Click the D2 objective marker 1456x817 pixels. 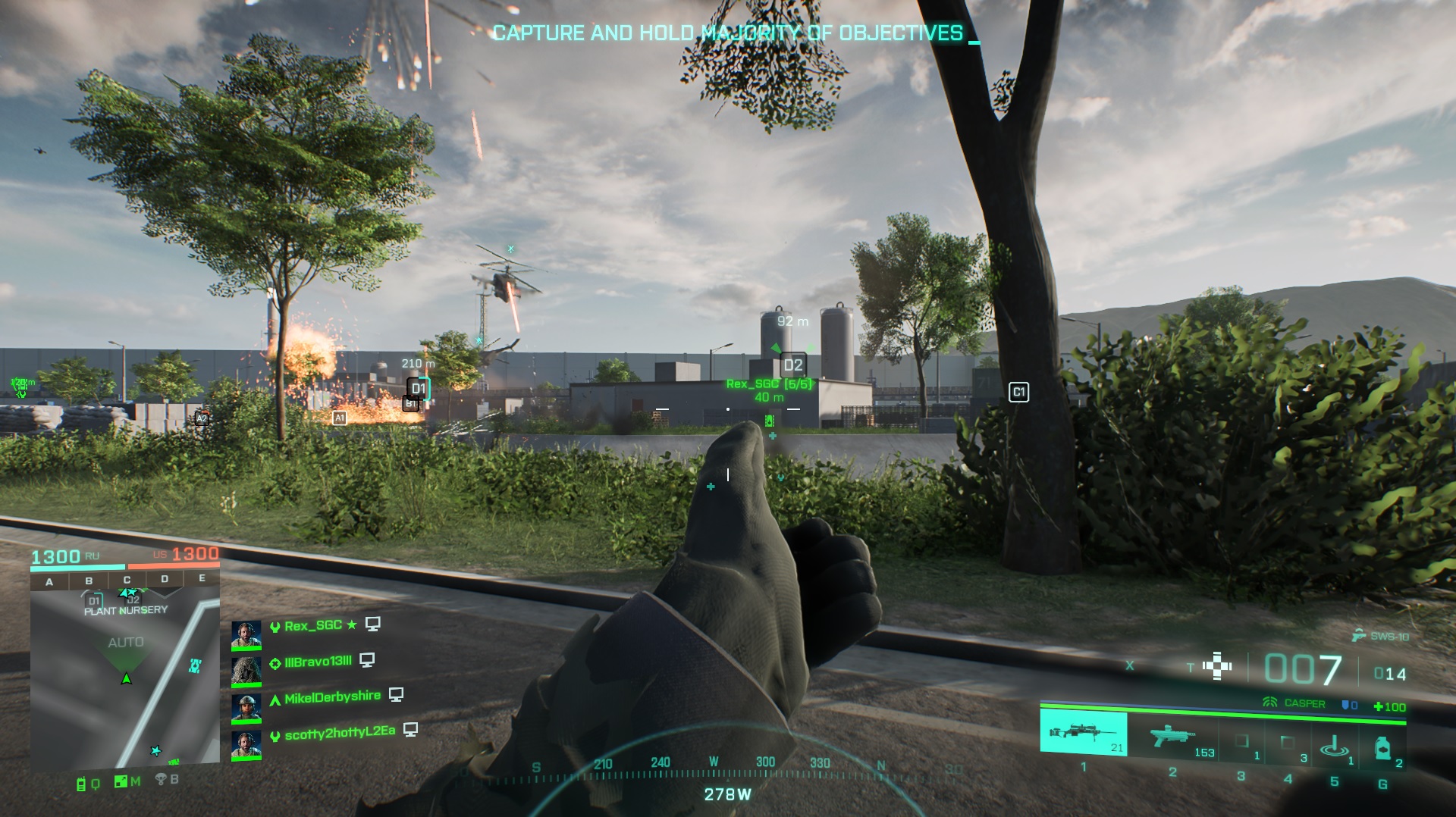(x=792, y=365)
